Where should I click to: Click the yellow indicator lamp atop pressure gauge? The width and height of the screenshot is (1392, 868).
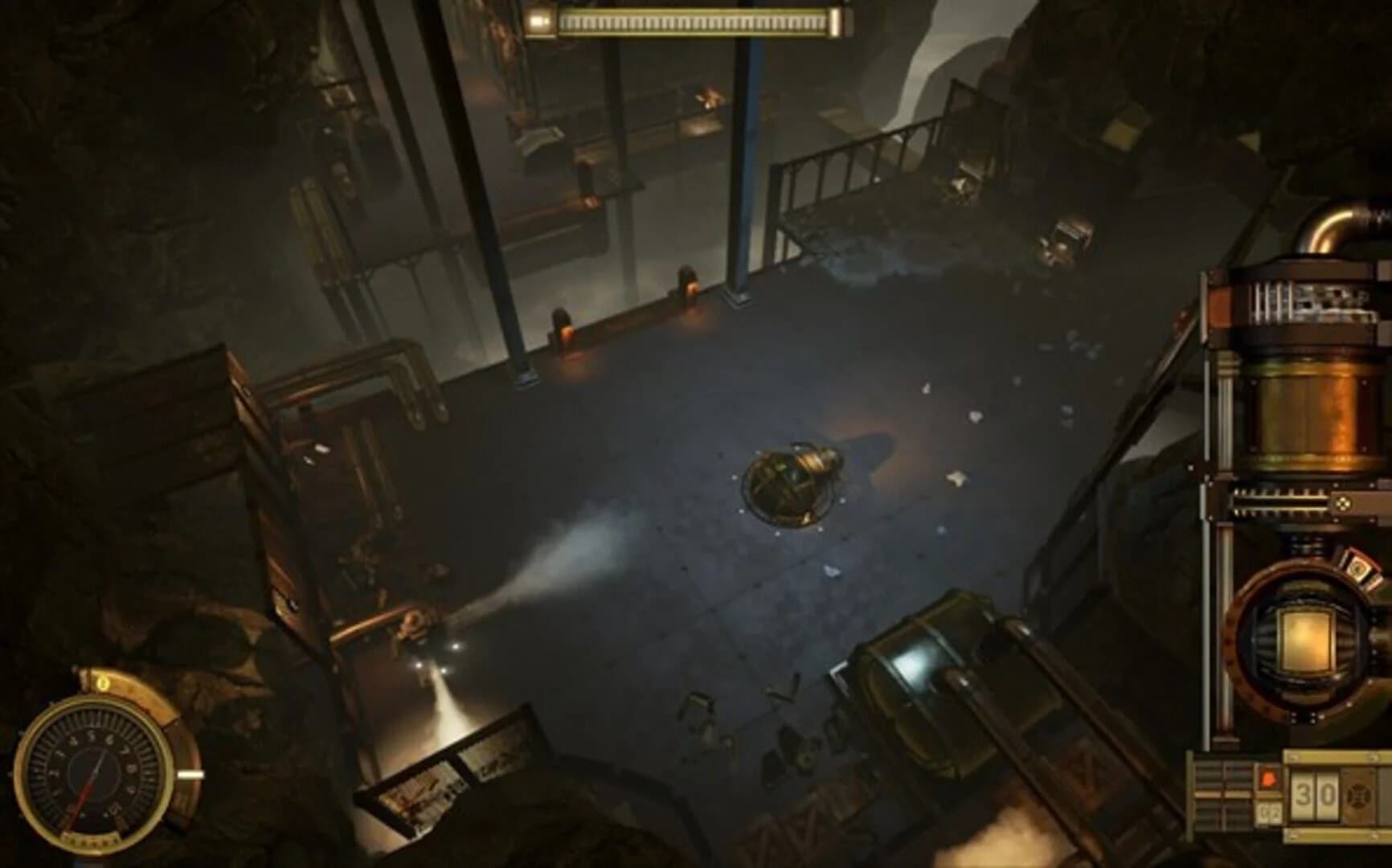point(102,684)
